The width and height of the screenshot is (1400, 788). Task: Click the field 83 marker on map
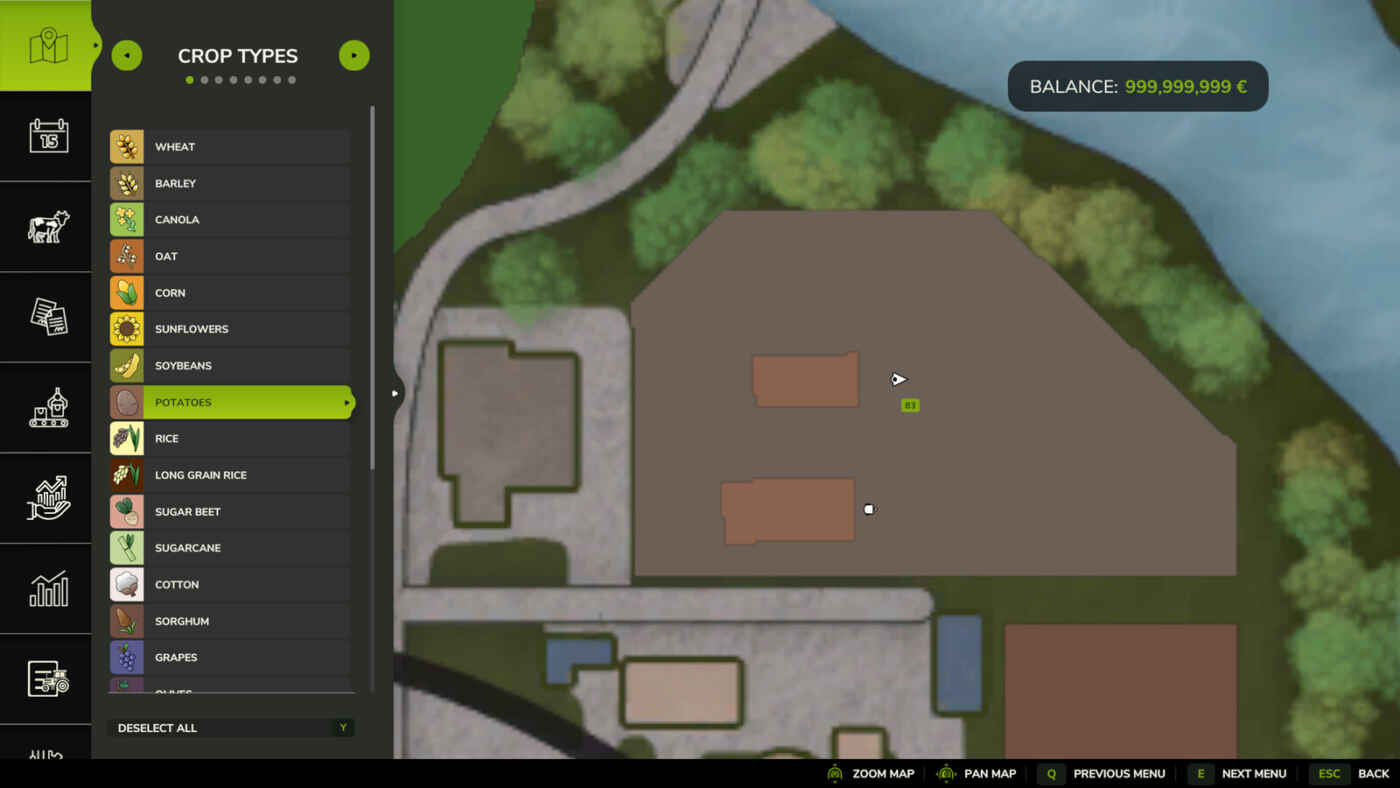pos(910,405)
